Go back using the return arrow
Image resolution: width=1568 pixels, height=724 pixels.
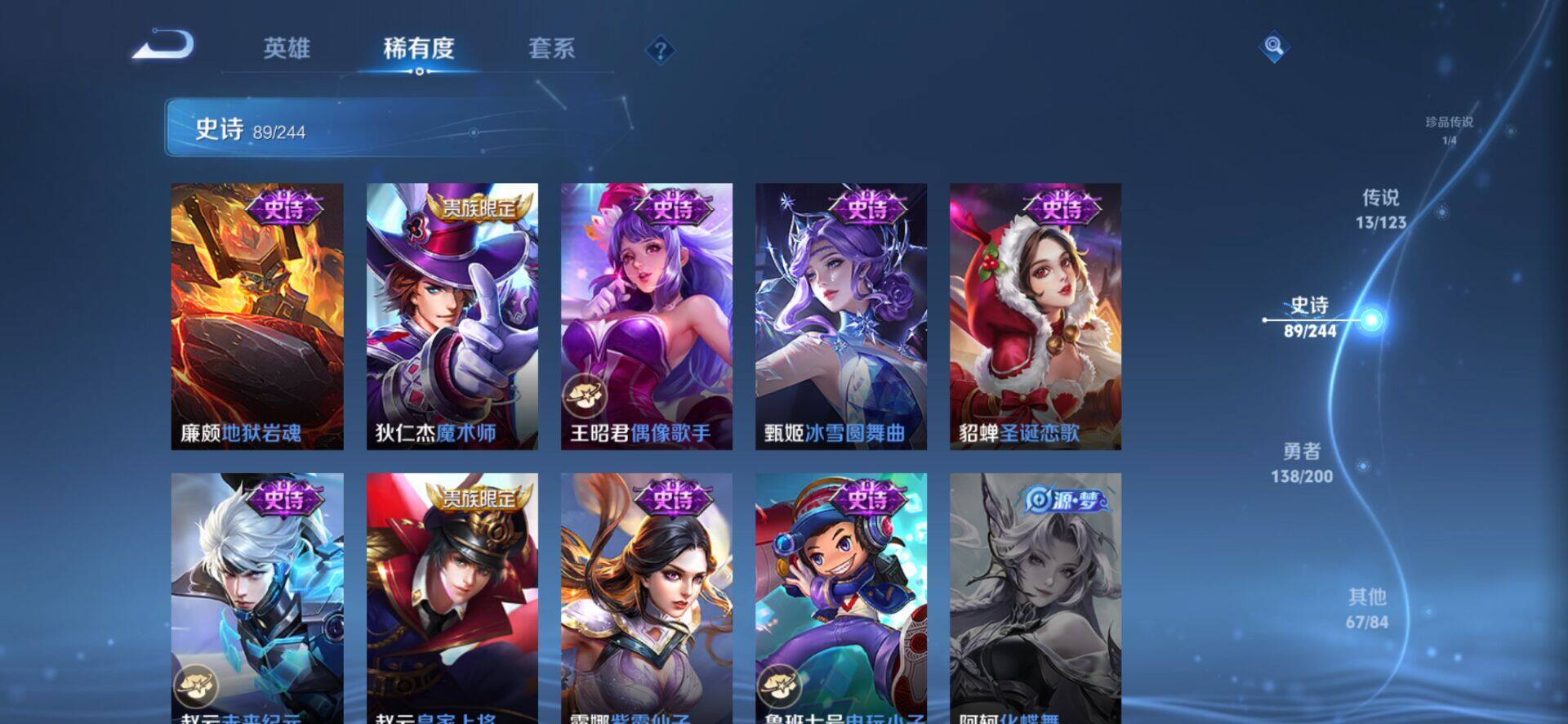[164, 46]
